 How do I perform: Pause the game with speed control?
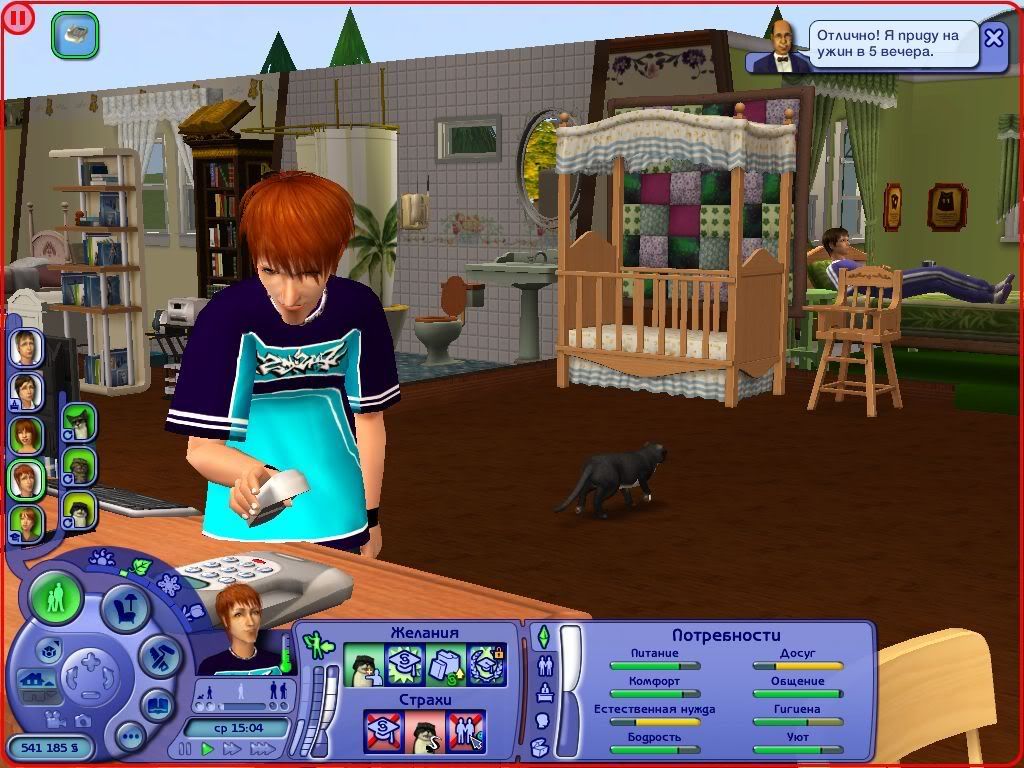point(185,748)
